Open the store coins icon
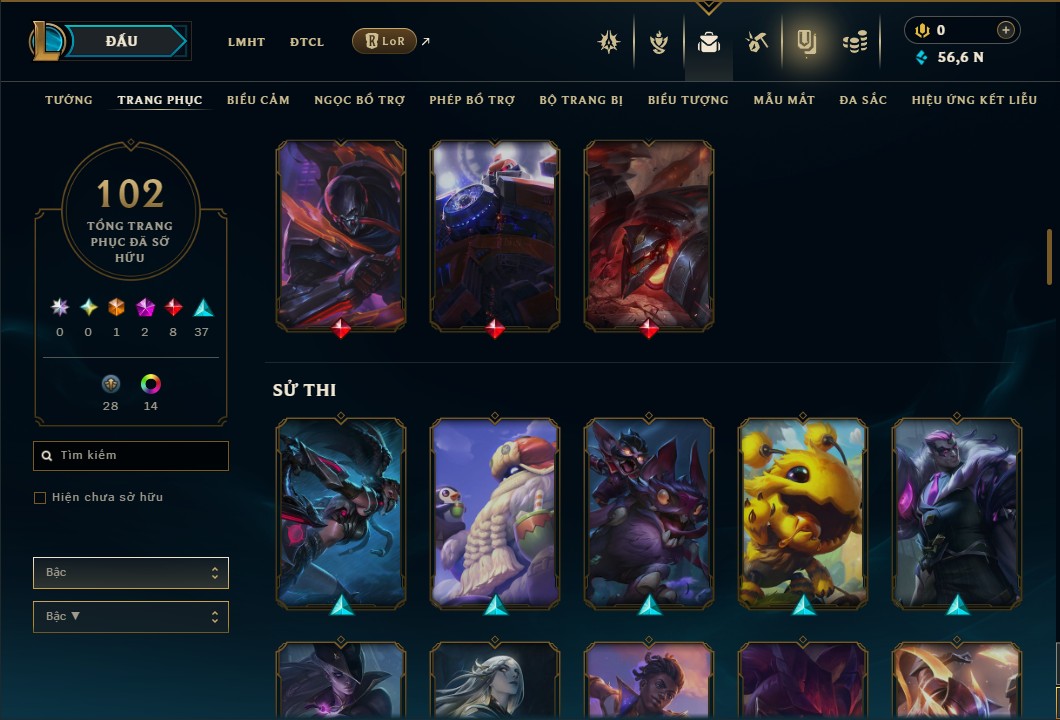The image size is (1060, 720). click(x=854, y=42)
